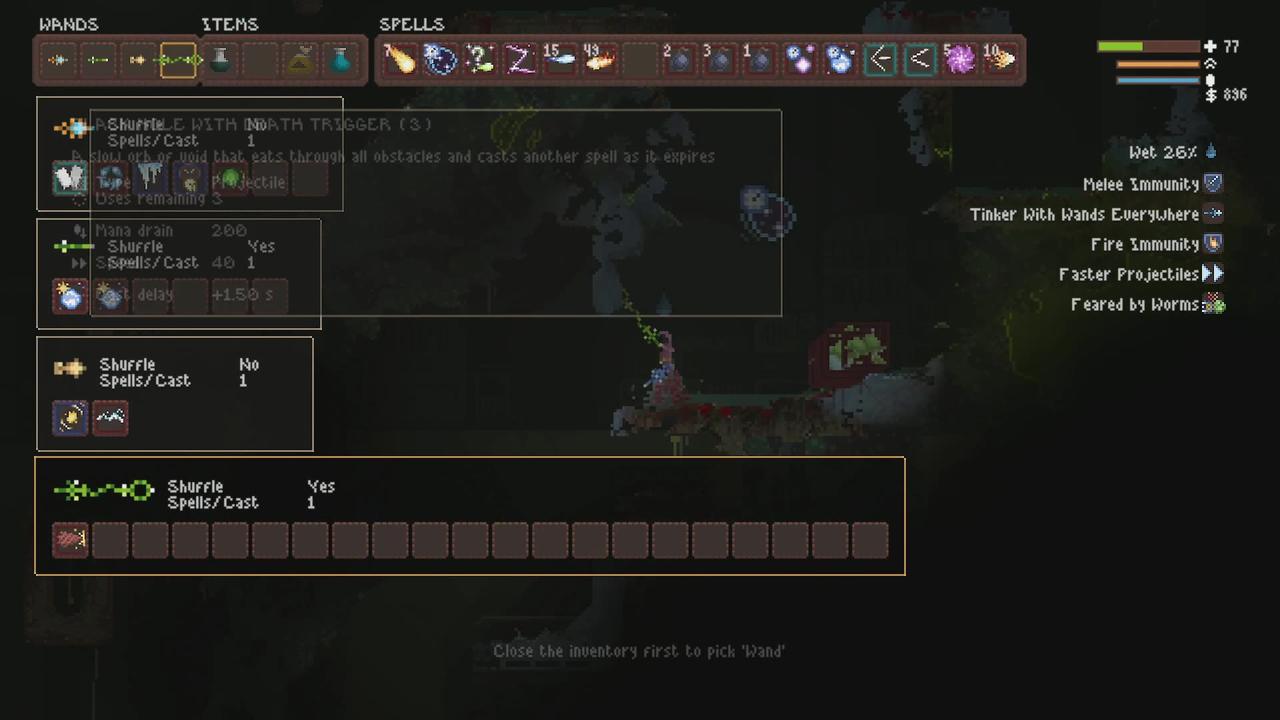Click the Wet 26% droplet icon
The height and width of the screenshot is (720, 1280).
click(1211, 152)
